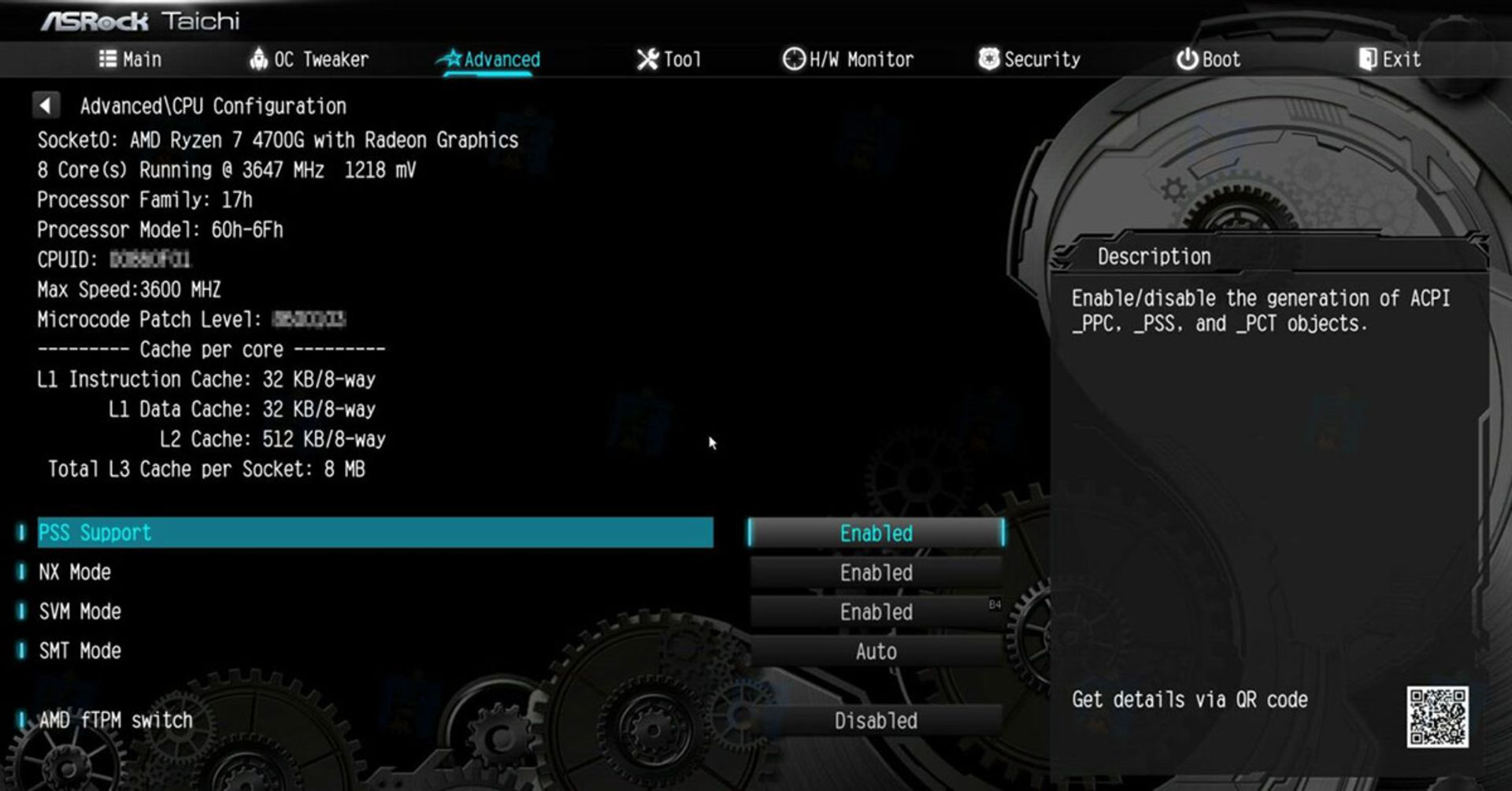Select the SVM Mode entry

80,612
